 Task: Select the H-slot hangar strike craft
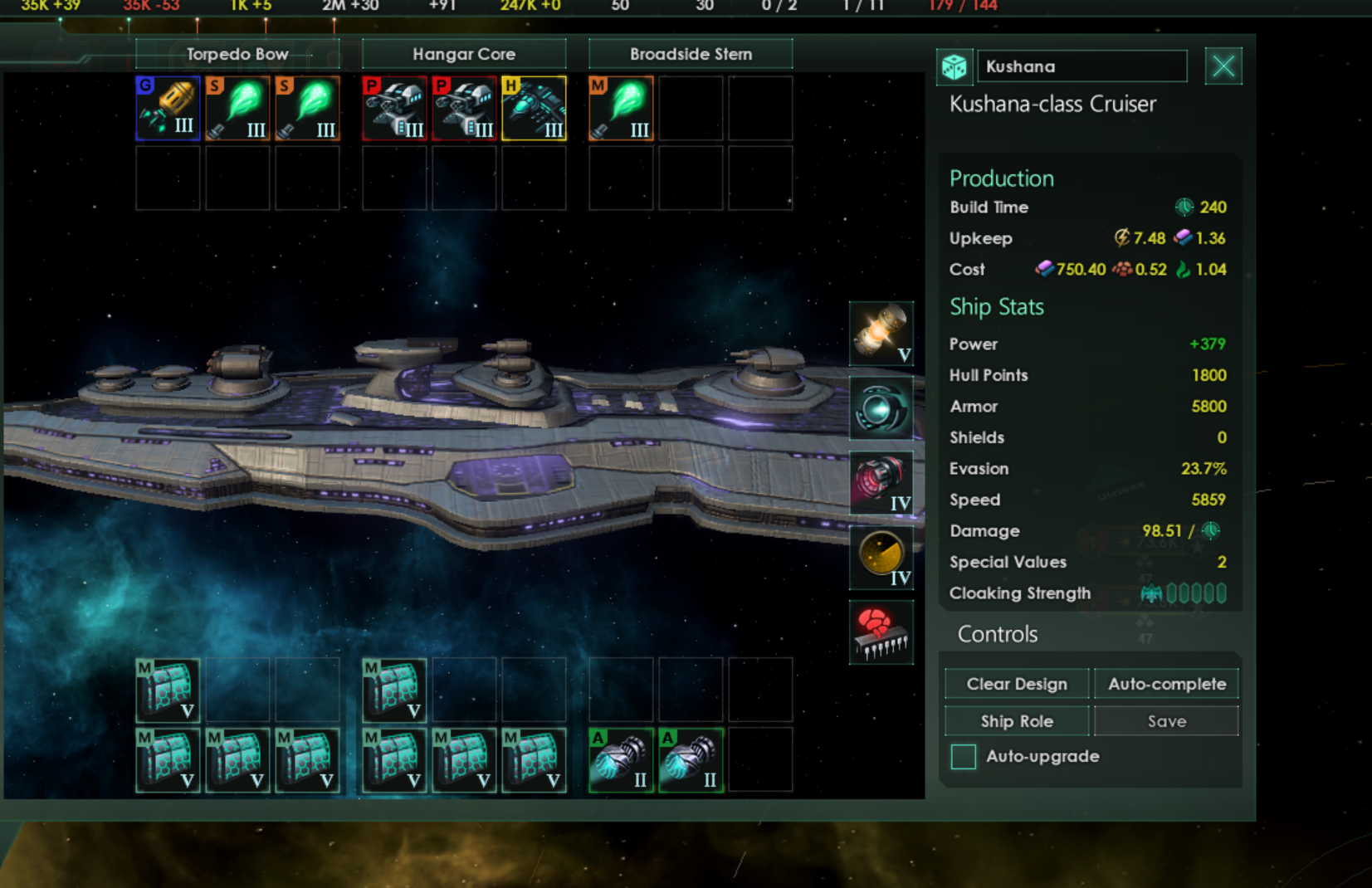[x=534, y=108]
